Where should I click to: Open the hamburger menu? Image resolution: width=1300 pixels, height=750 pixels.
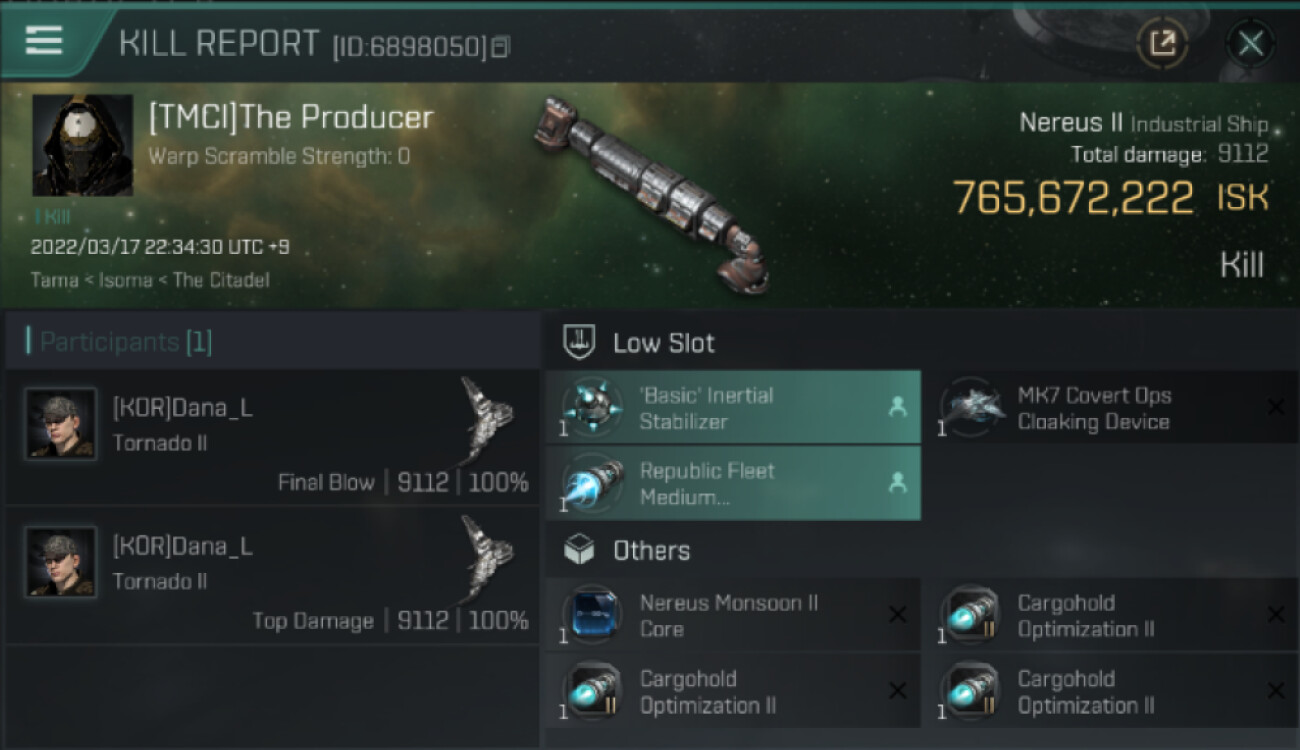coord(44,40)
